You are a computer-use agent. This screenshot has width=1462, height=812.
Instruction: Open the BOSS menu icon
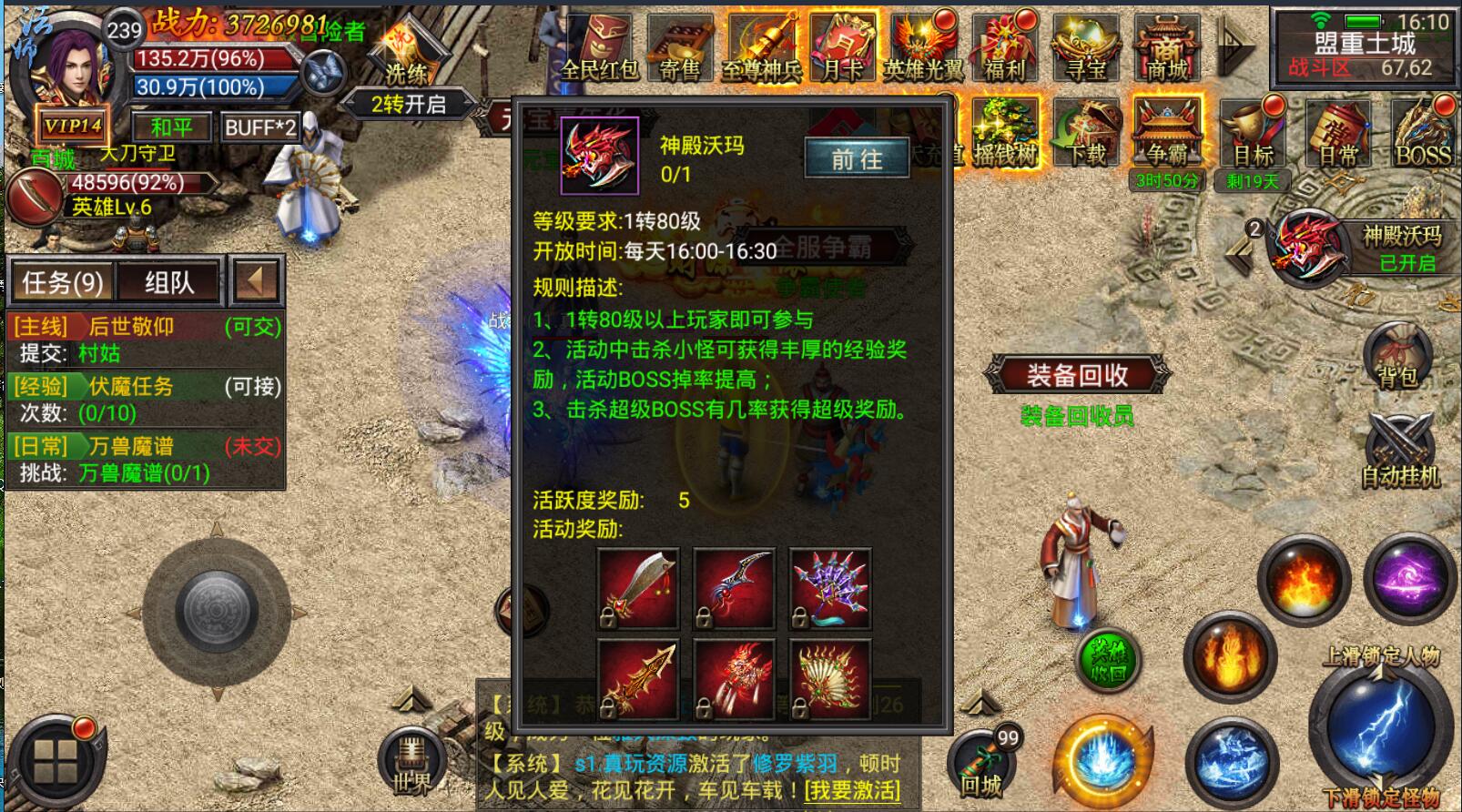(1422, 135)
